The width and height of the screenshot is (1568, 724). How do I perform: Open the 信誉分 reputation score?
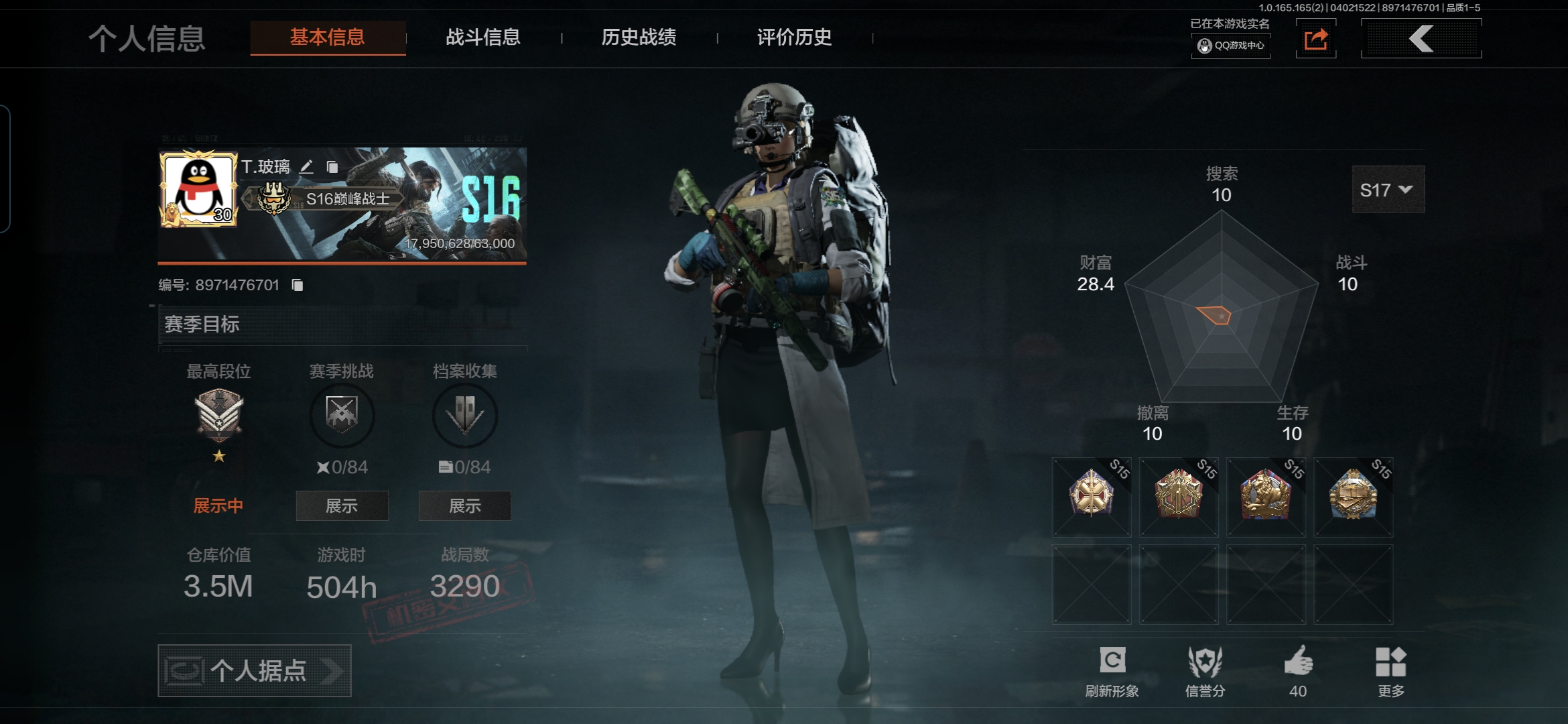click(x=1205, y=662)
